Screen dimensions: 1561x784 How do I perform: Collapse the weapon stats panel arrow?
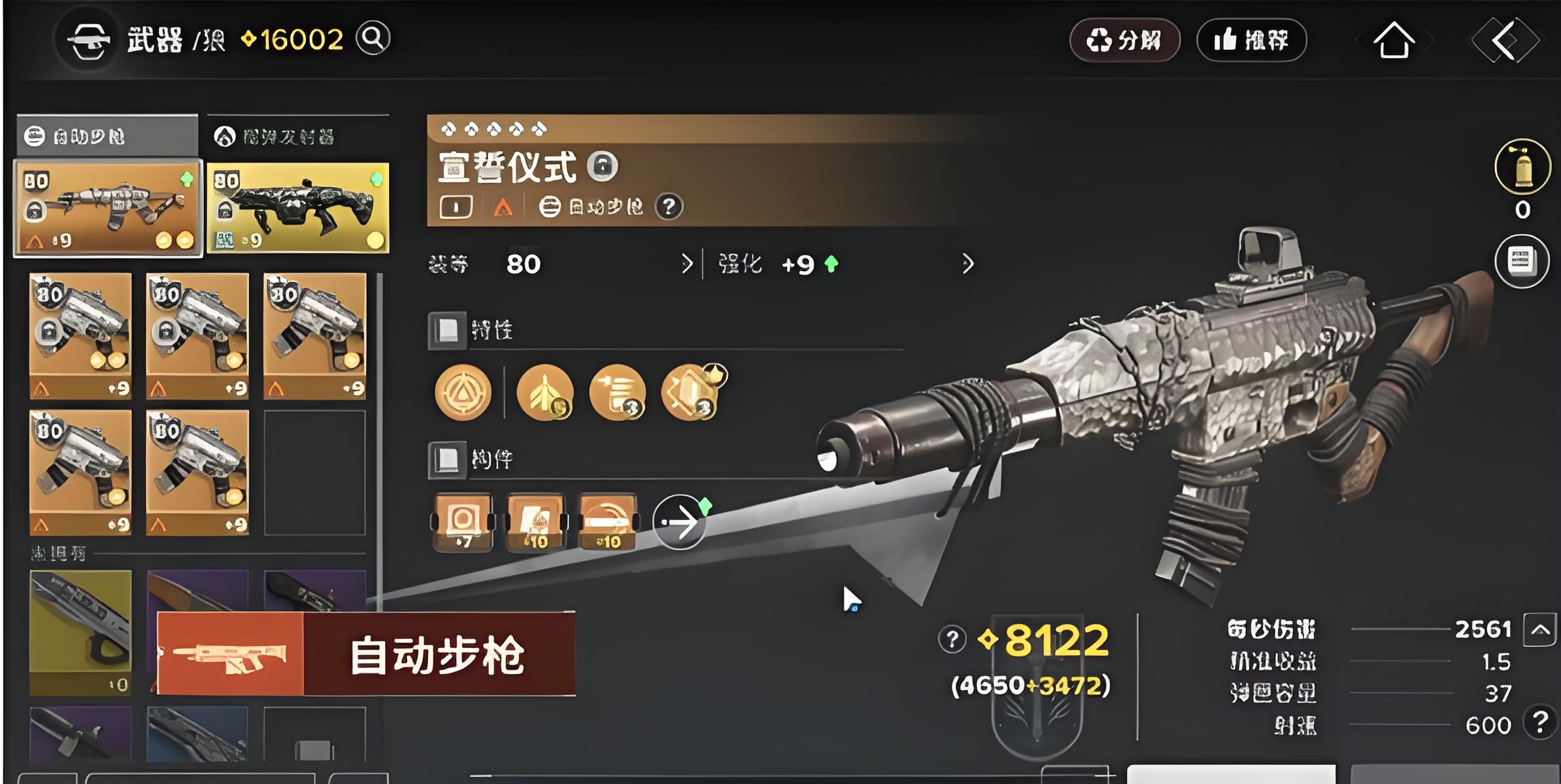click(x=1539, y=630)
